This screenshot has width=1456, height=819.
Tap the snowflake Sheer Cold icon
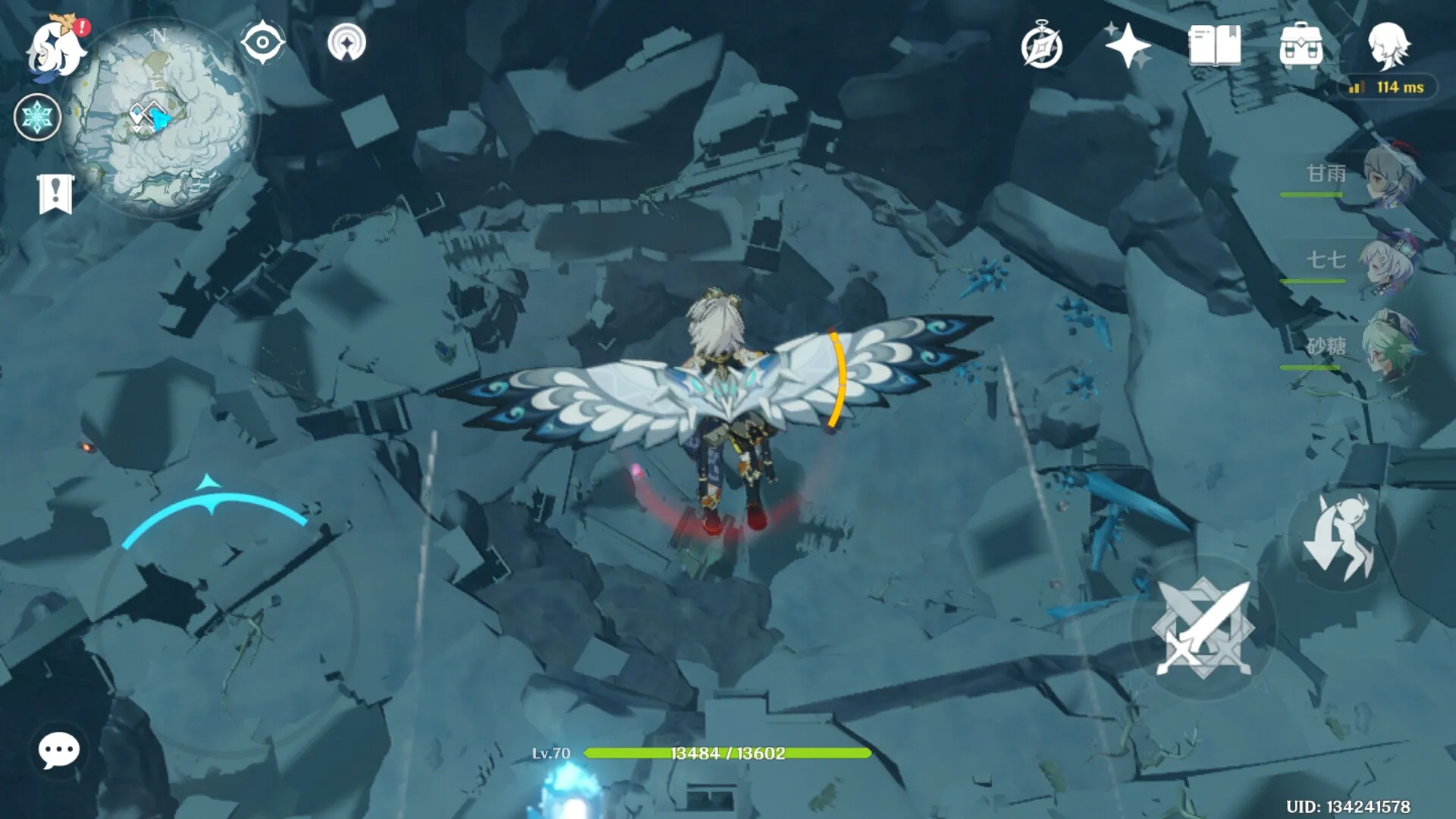(x=37, y=118)
